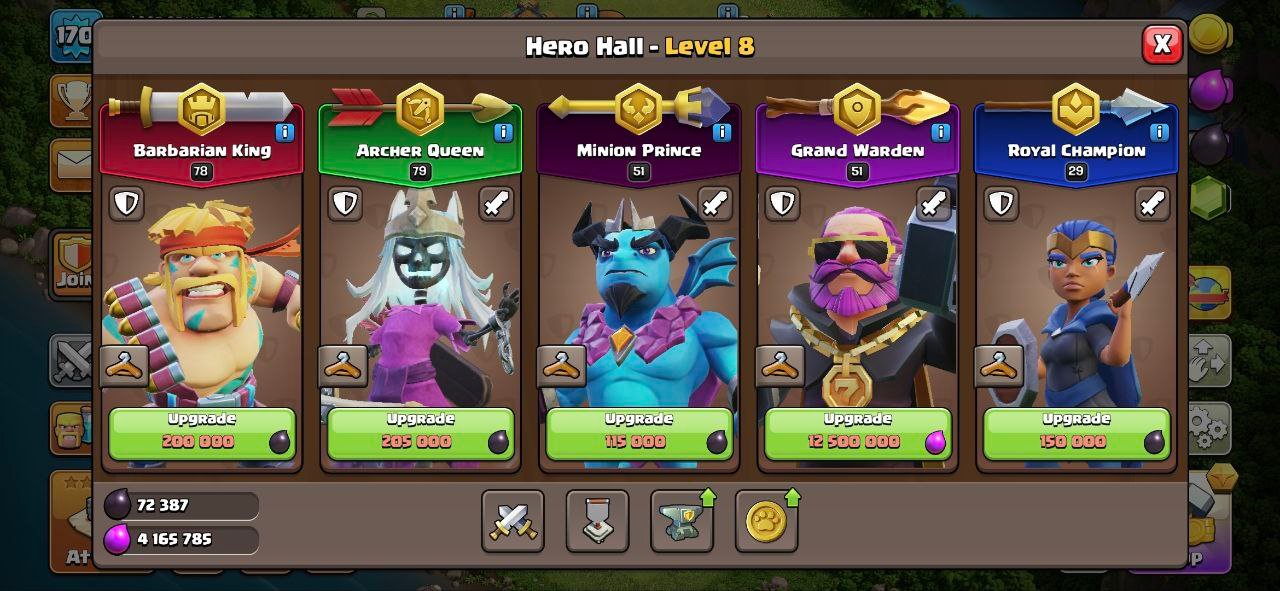The height and width of the screenshot is (591, 1280).
Task: Upgrade the Royal Champion for 150 000
Action: tap(1076, 433)
